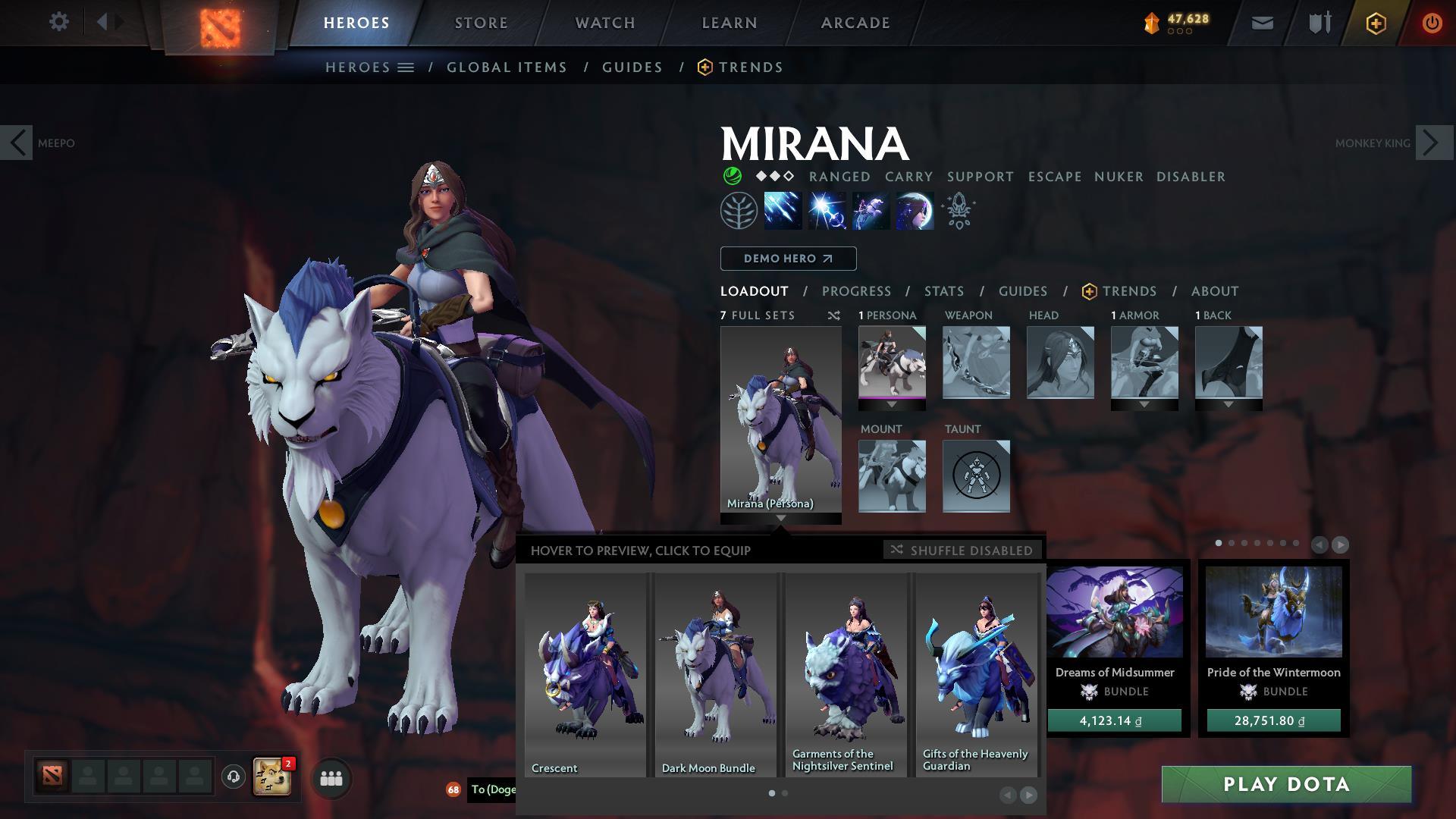Image resolution: width=1456 pixels, height=819 pixels.
Task: Expand the Weapon slot options
Action: (976, 364)
